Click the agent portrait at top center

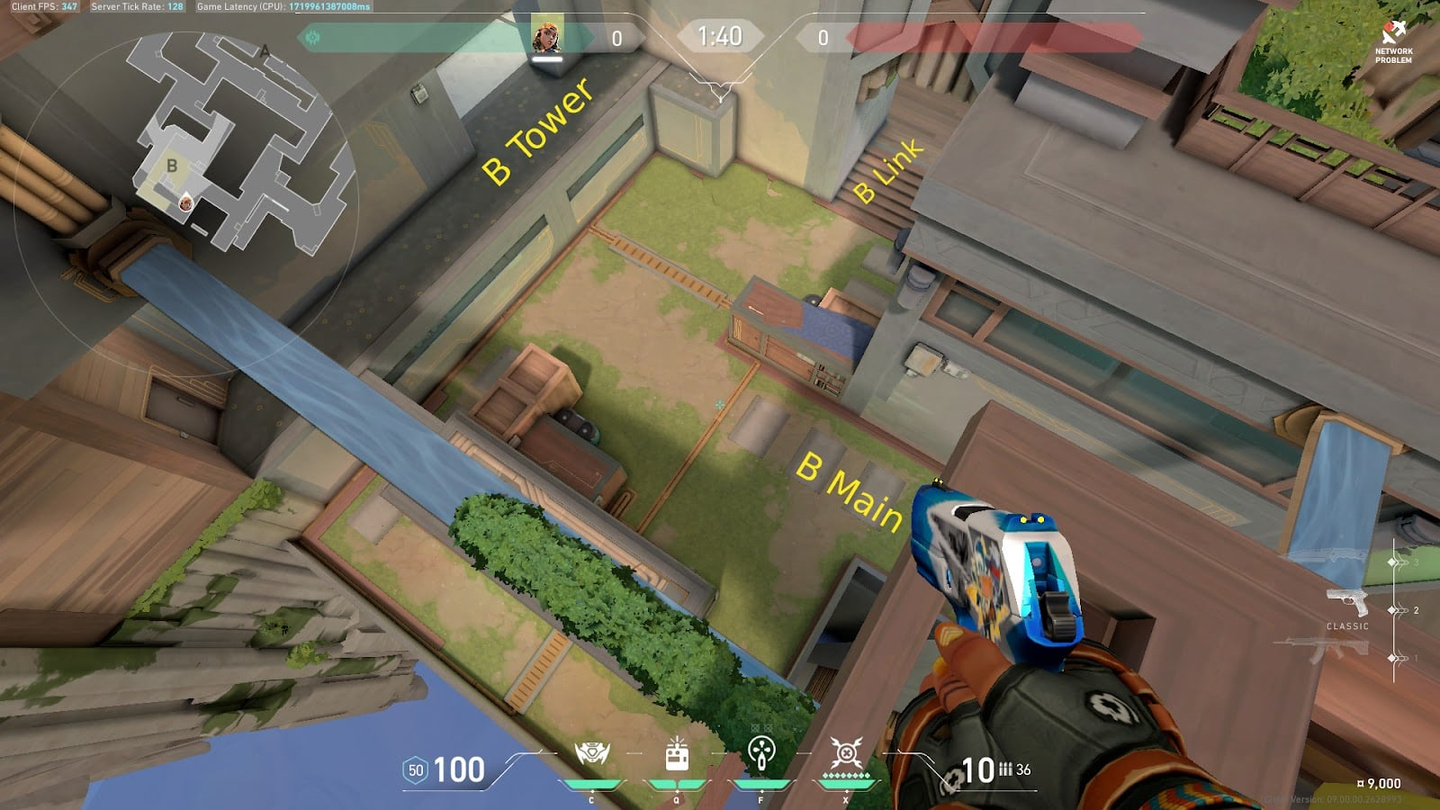click(549, 37)
